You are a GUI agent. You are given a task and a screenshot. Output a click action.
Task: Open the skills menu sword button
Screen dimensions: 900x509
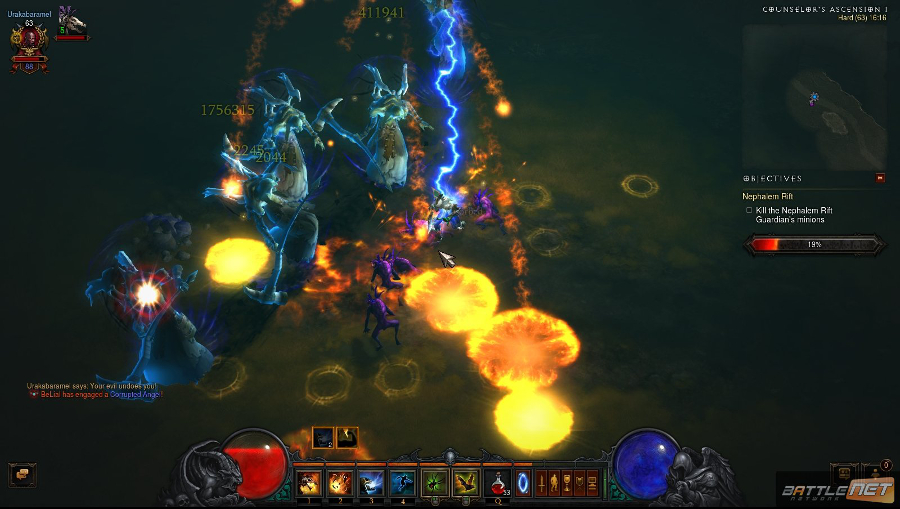543,484
